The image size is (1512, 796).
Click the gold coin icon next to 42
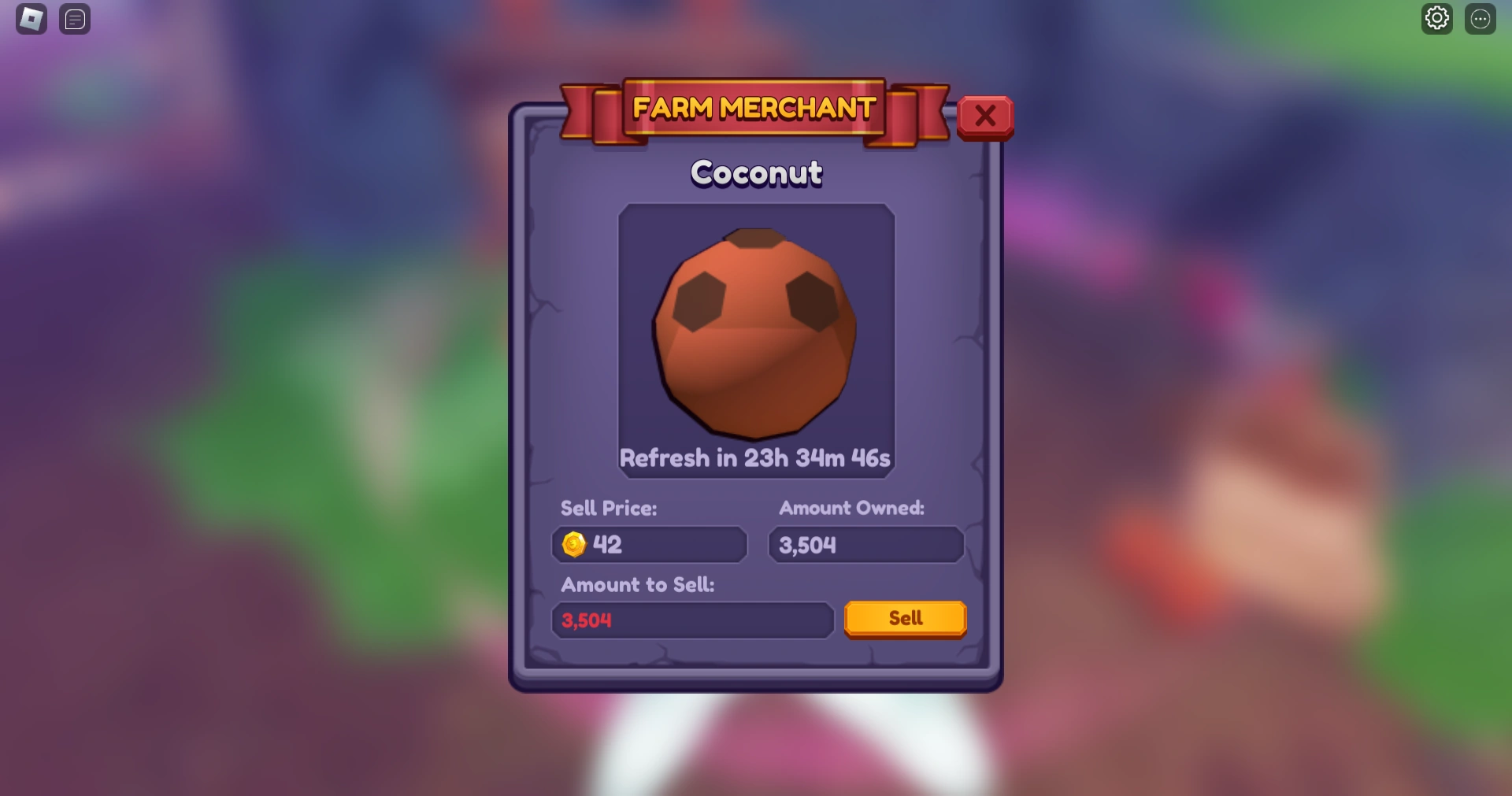(574, 544)
